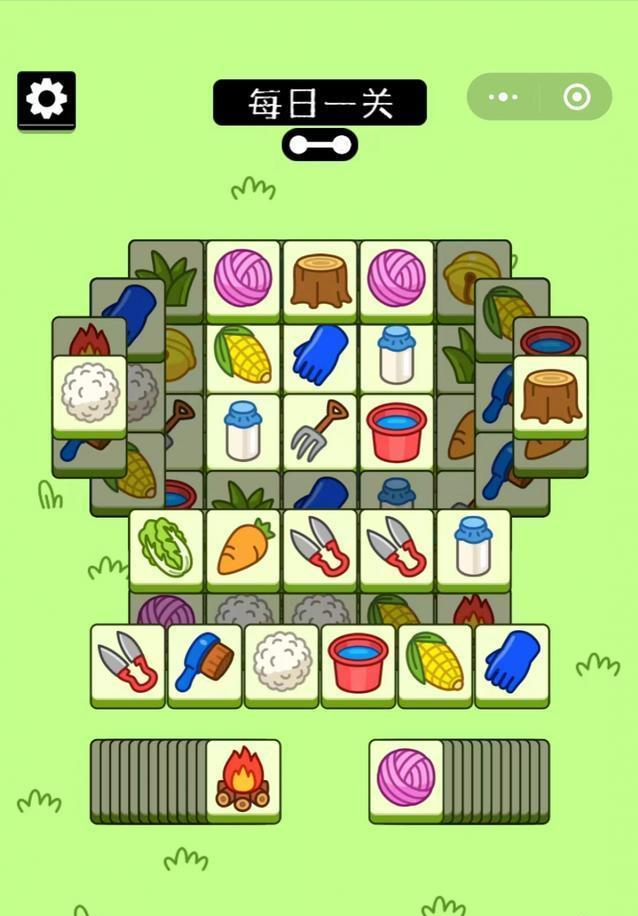The image size is (638, 916).
Task: Select the cabbage tile
Action: (166, 547)
